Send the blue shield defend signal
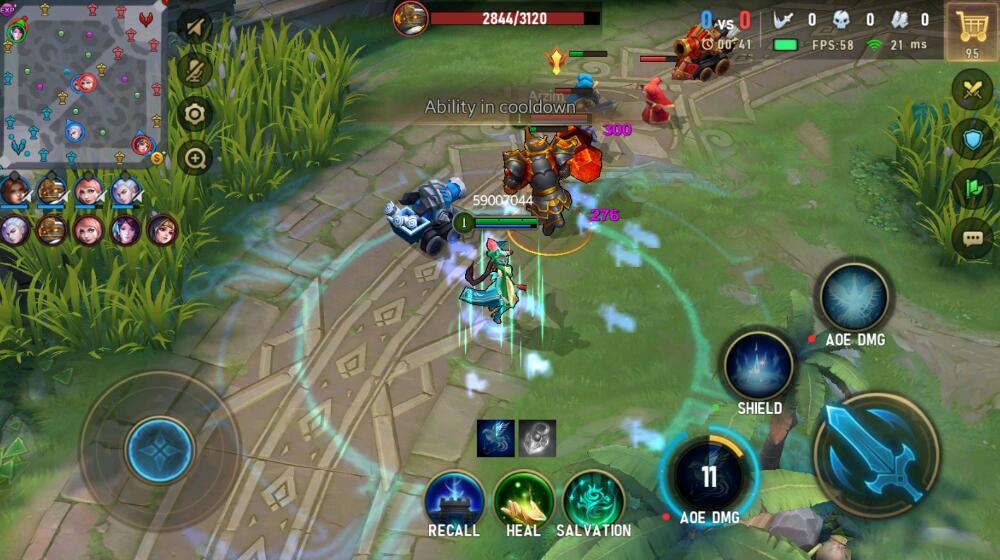This screenshot has height=560, width=1000. (972, 139)
